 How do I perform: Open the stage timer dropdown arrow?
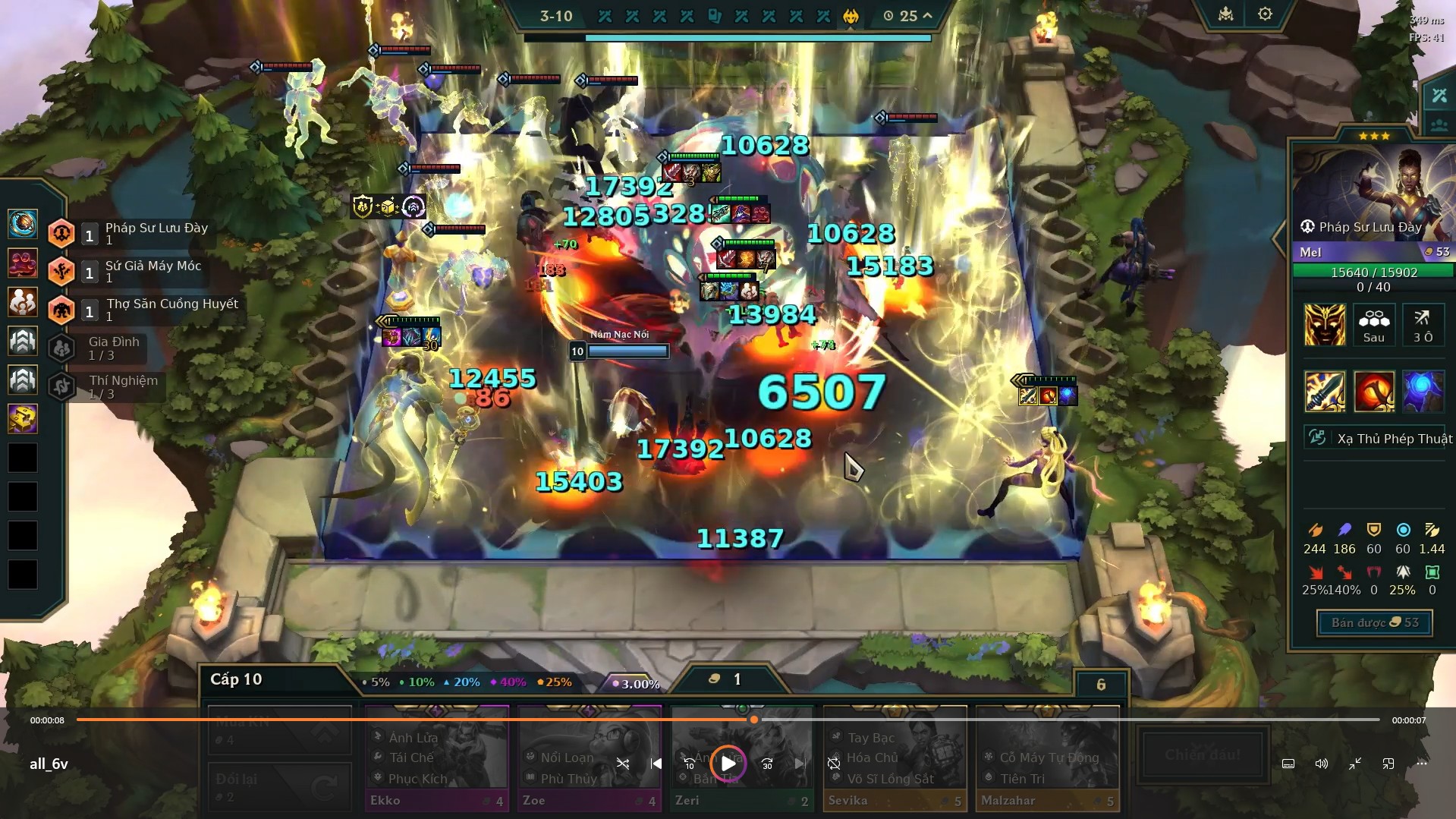[927, 15]
